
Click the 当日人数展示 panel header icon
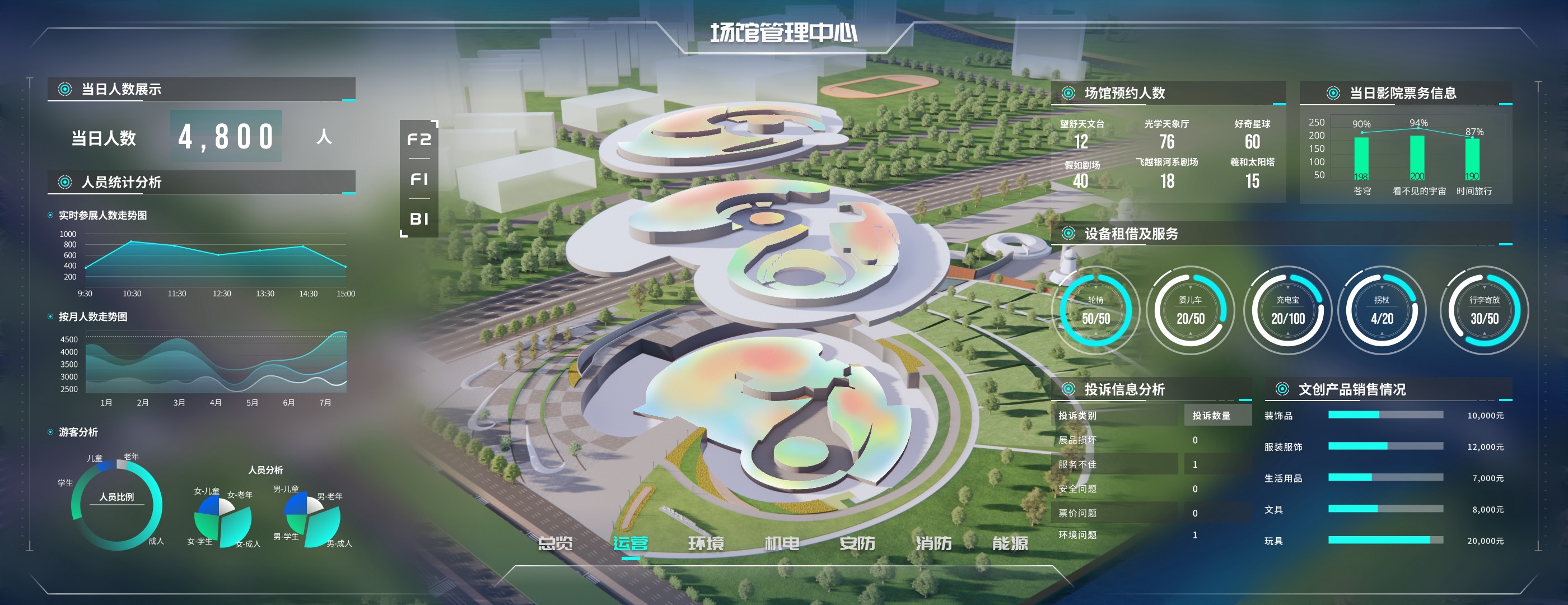pos(65,89)
